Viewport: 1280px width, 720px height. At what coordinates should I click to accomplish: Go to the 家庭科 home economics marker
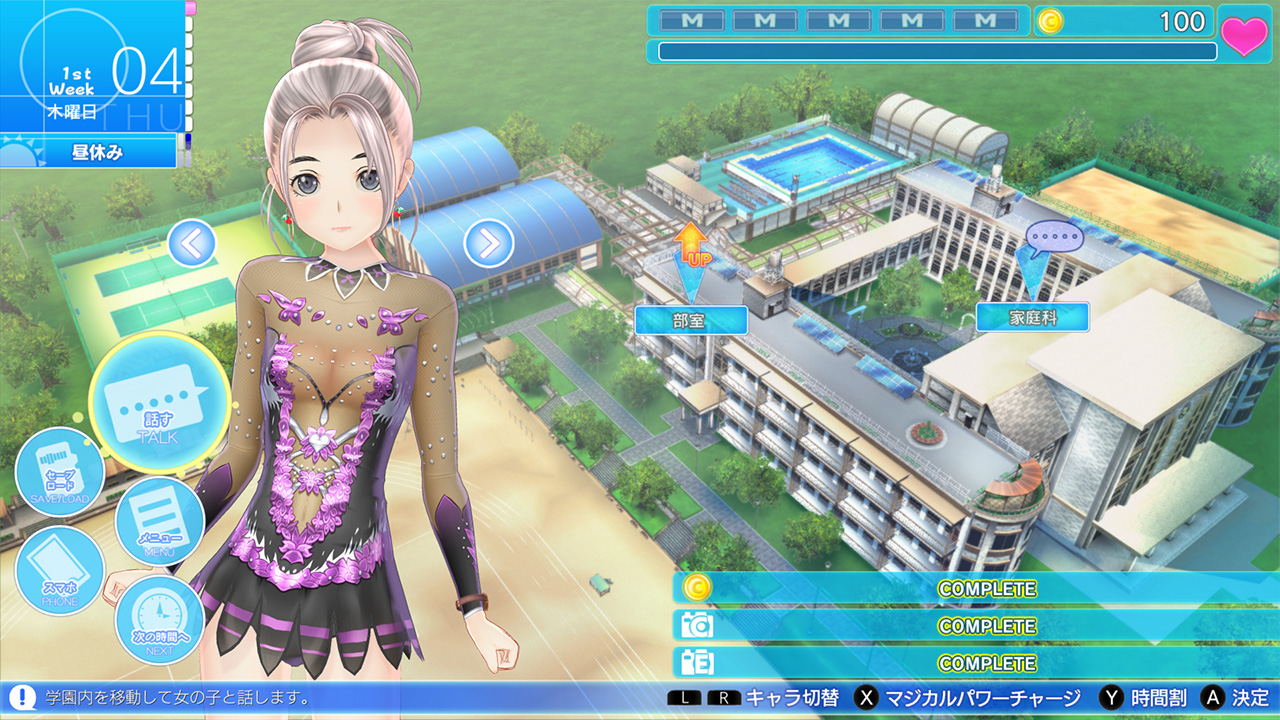pos(1033,318)
